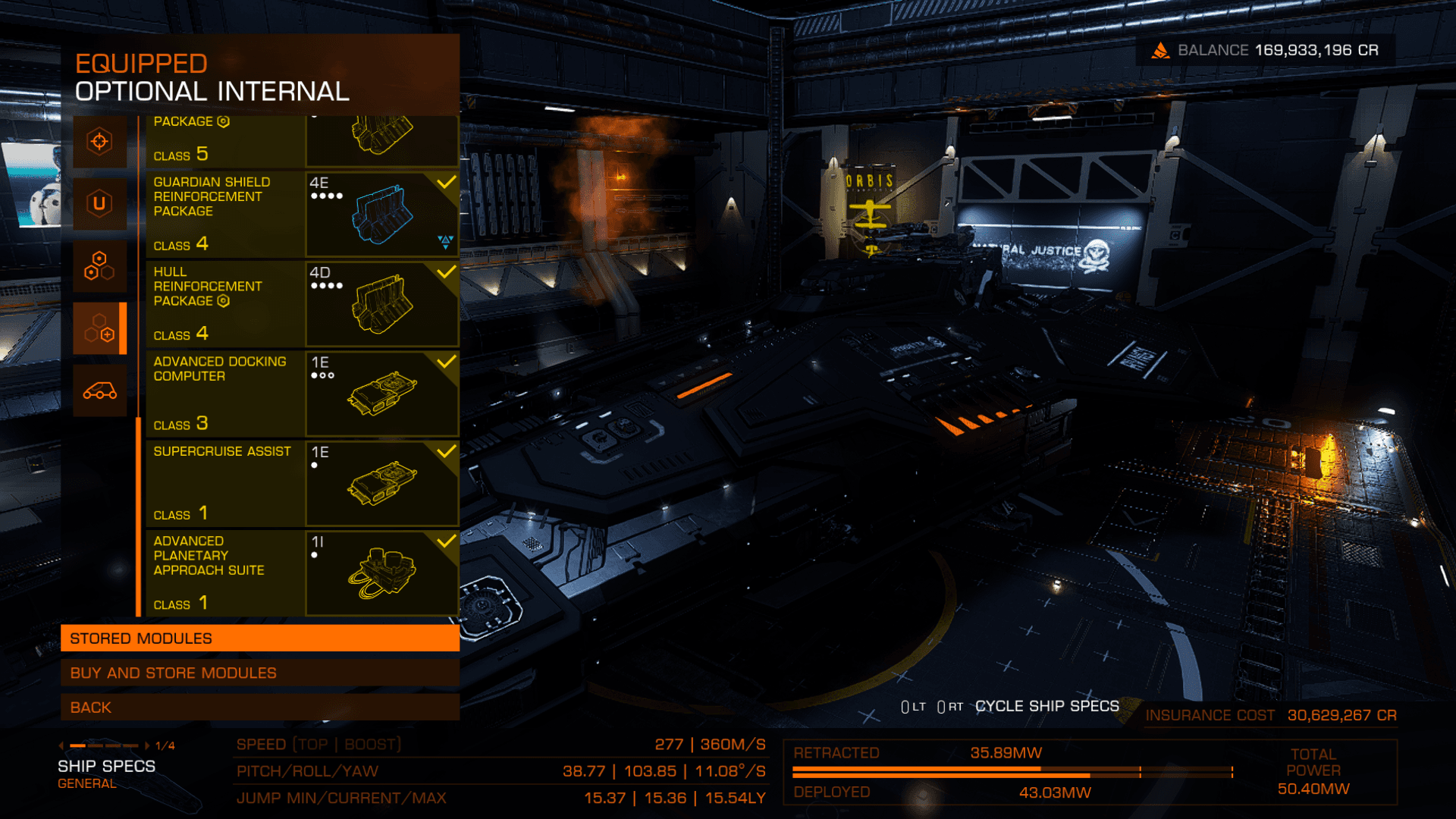Viewport: 1456px width, 819px height.
Task: Open Stored Modules
Action: click(259, 639)
